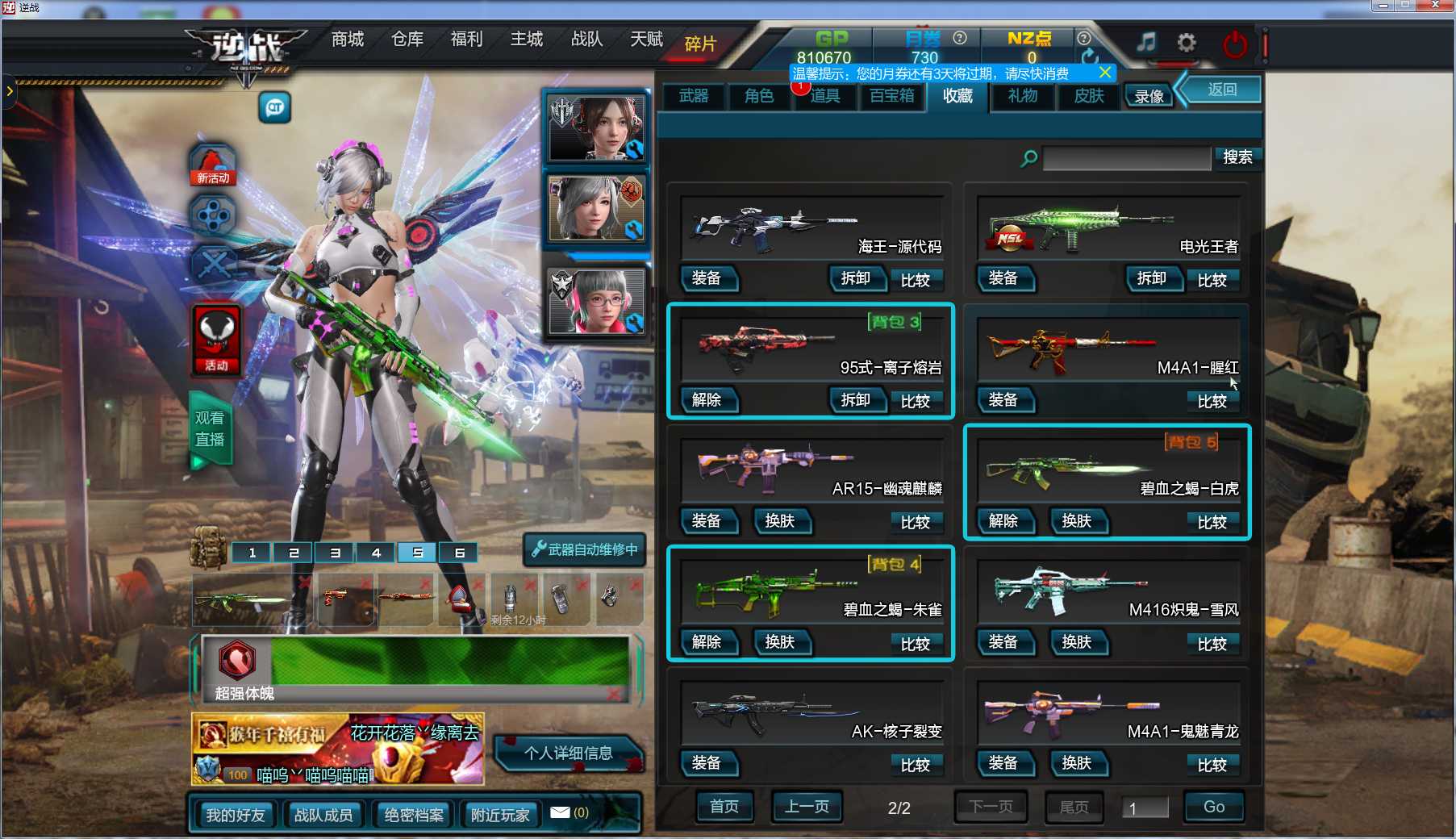
Task: Click the search magnifier icon
Action: 1027,158
